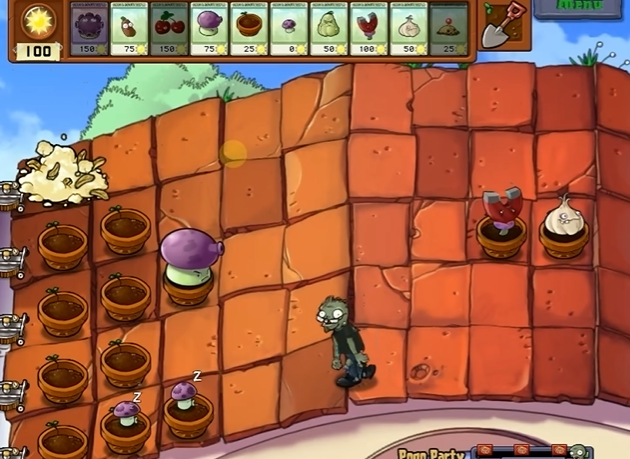Pick the Flower Pot seed packet
The width and height of the screenshot is (630, 459).
click(250, 27)
